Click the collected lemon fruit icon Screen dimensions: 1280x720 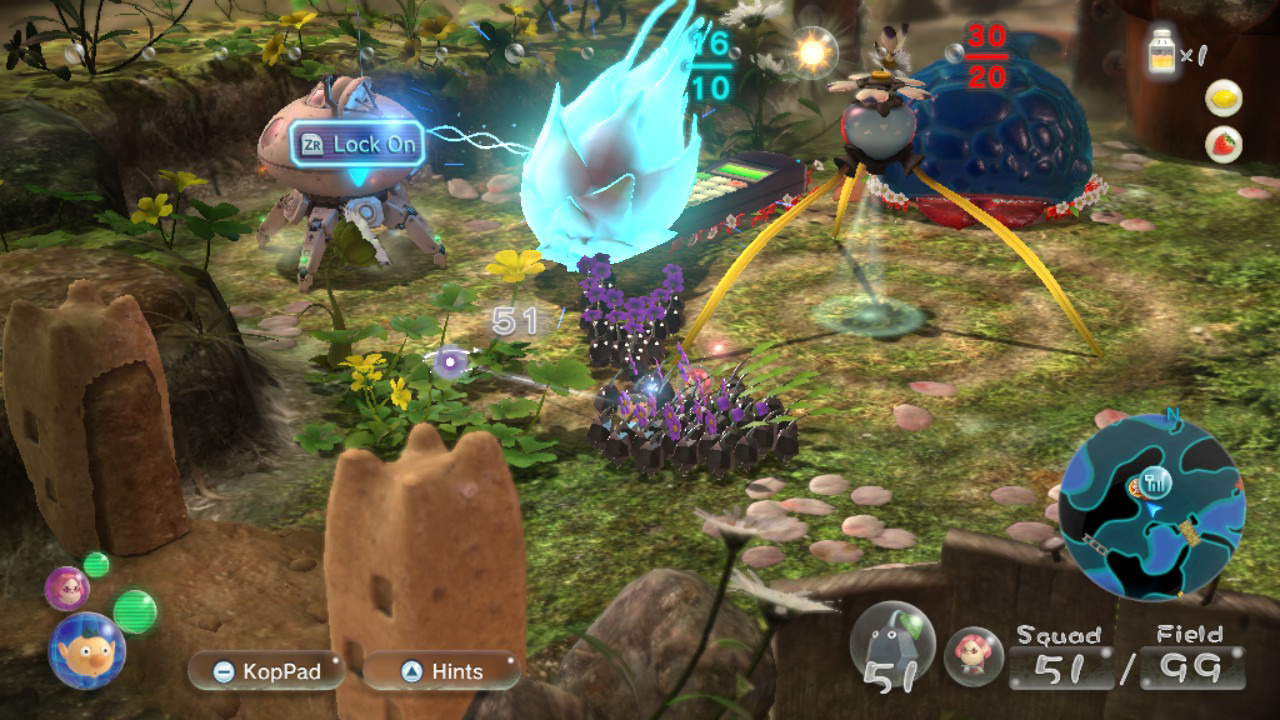[1224, 98]
